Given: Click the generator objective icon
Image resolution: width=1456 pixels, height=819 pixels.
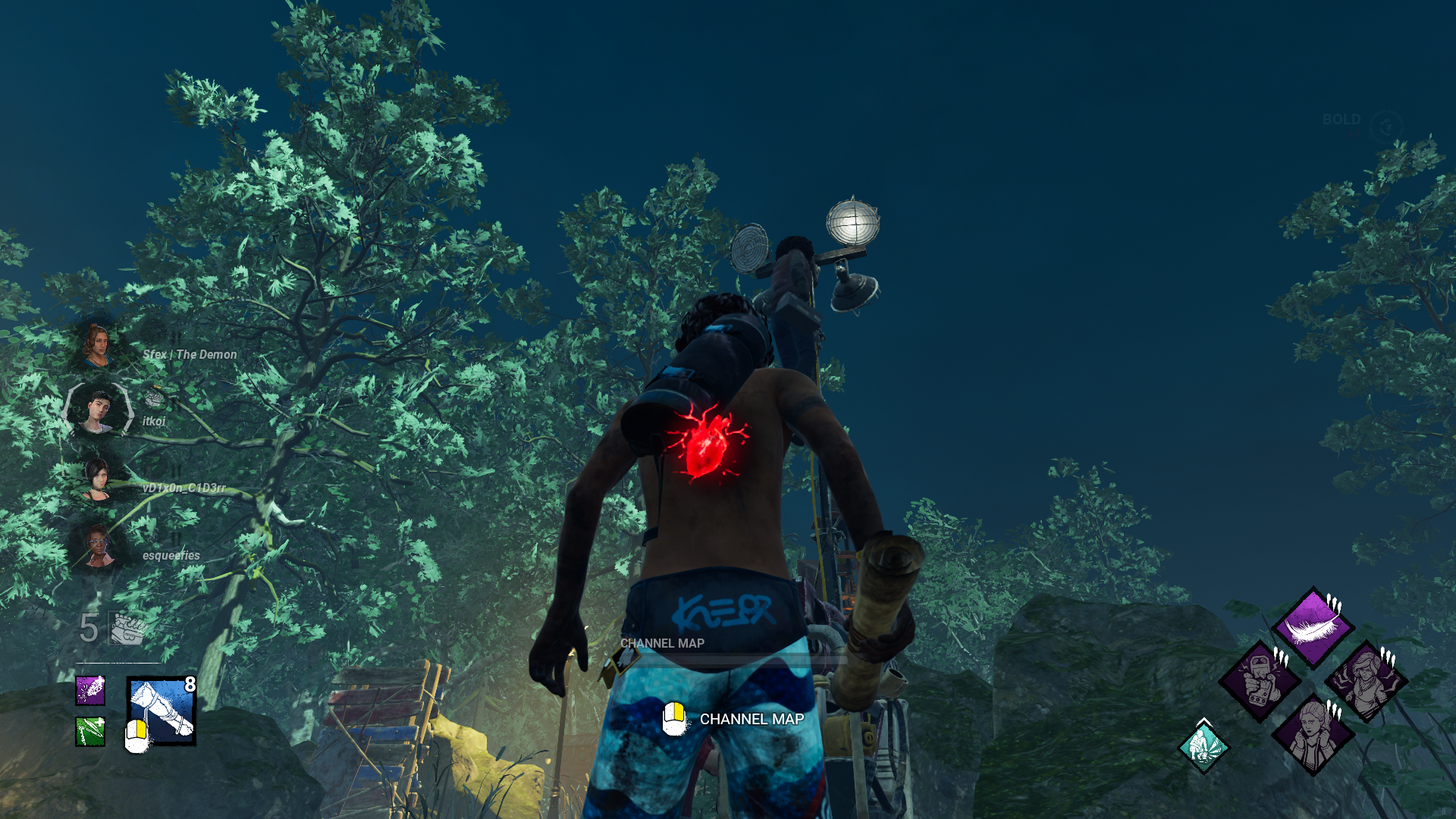Looking at the screenshot, I should [x=127, y=629].
